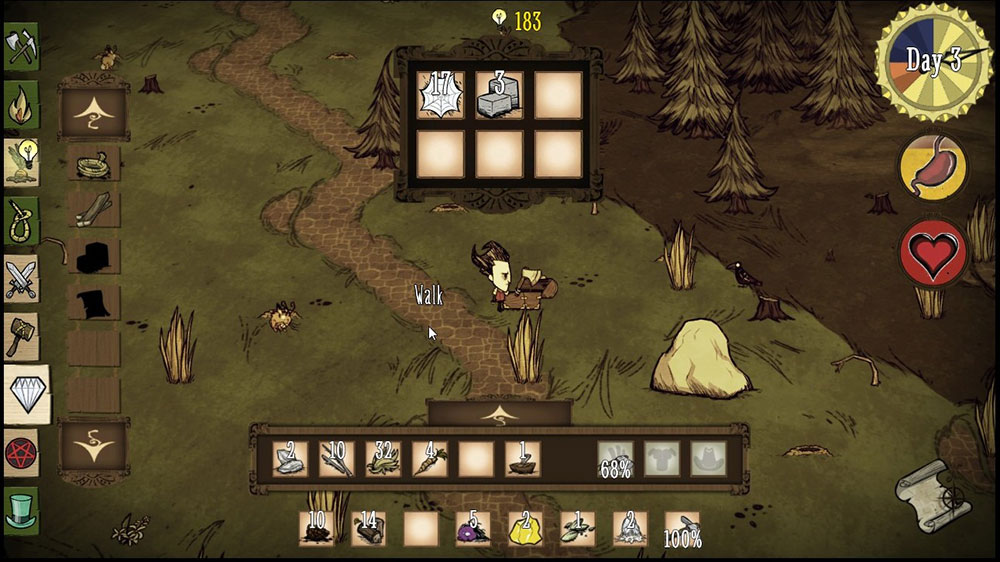Select the gold nugget in the backpack
The image size is (1000, 562).
[525, 528]
